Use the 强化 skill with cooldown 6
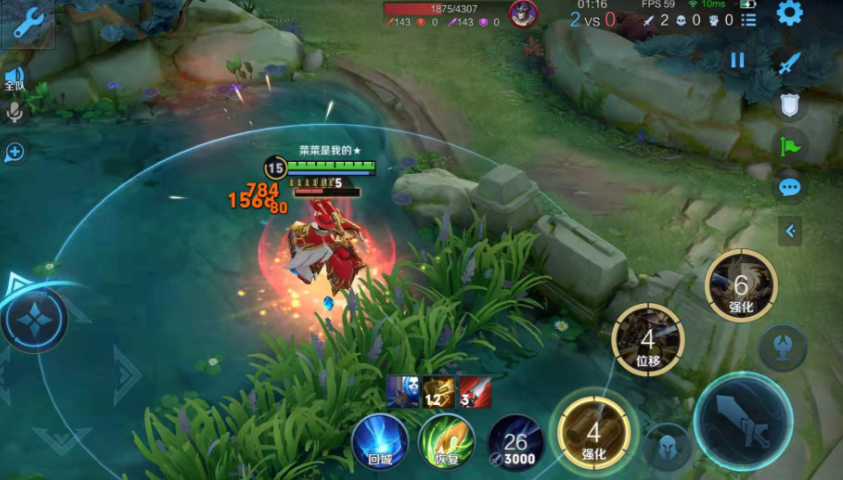This screenshot has width=843, height=480. tap(740, 285)
